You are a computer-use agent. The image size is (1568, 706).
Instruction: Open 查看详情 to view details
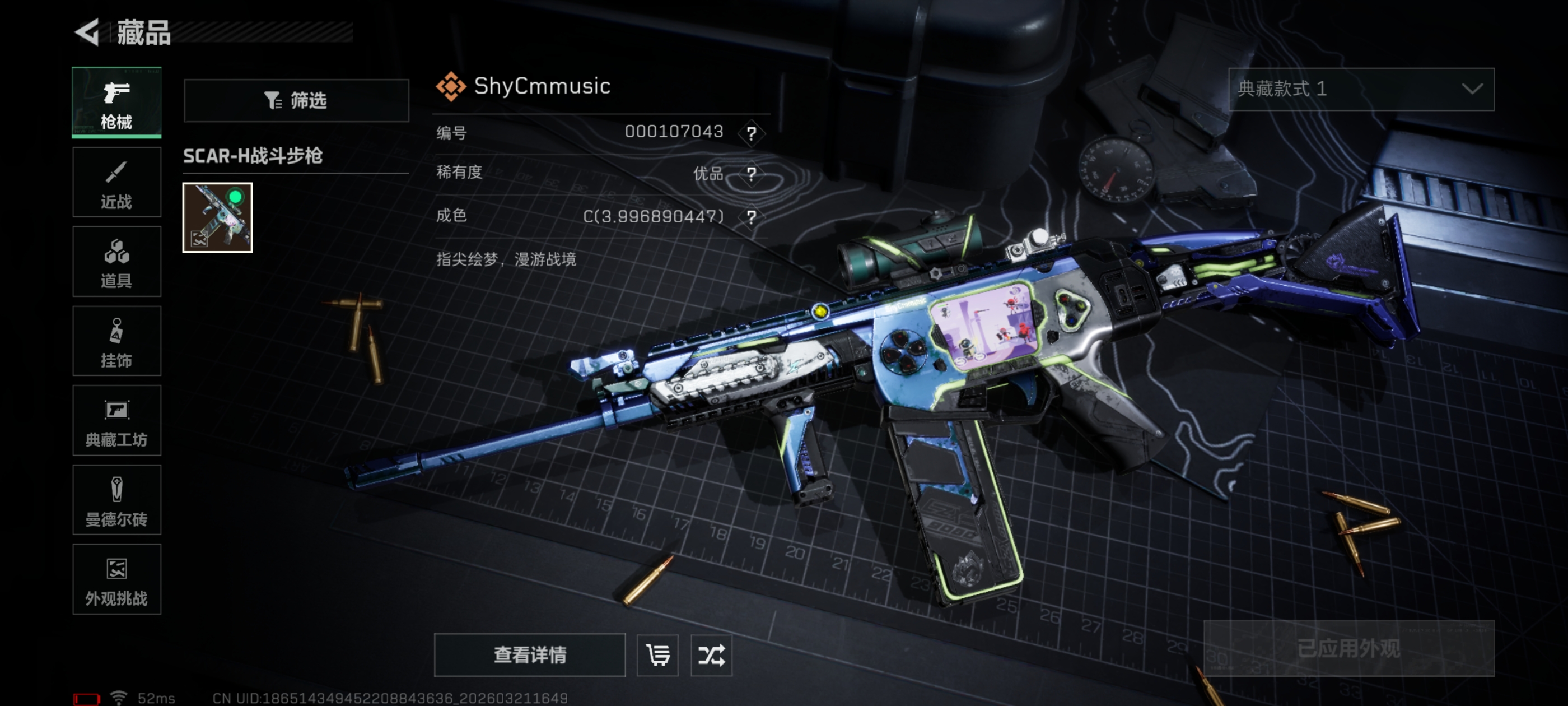[x=529, y=655]
